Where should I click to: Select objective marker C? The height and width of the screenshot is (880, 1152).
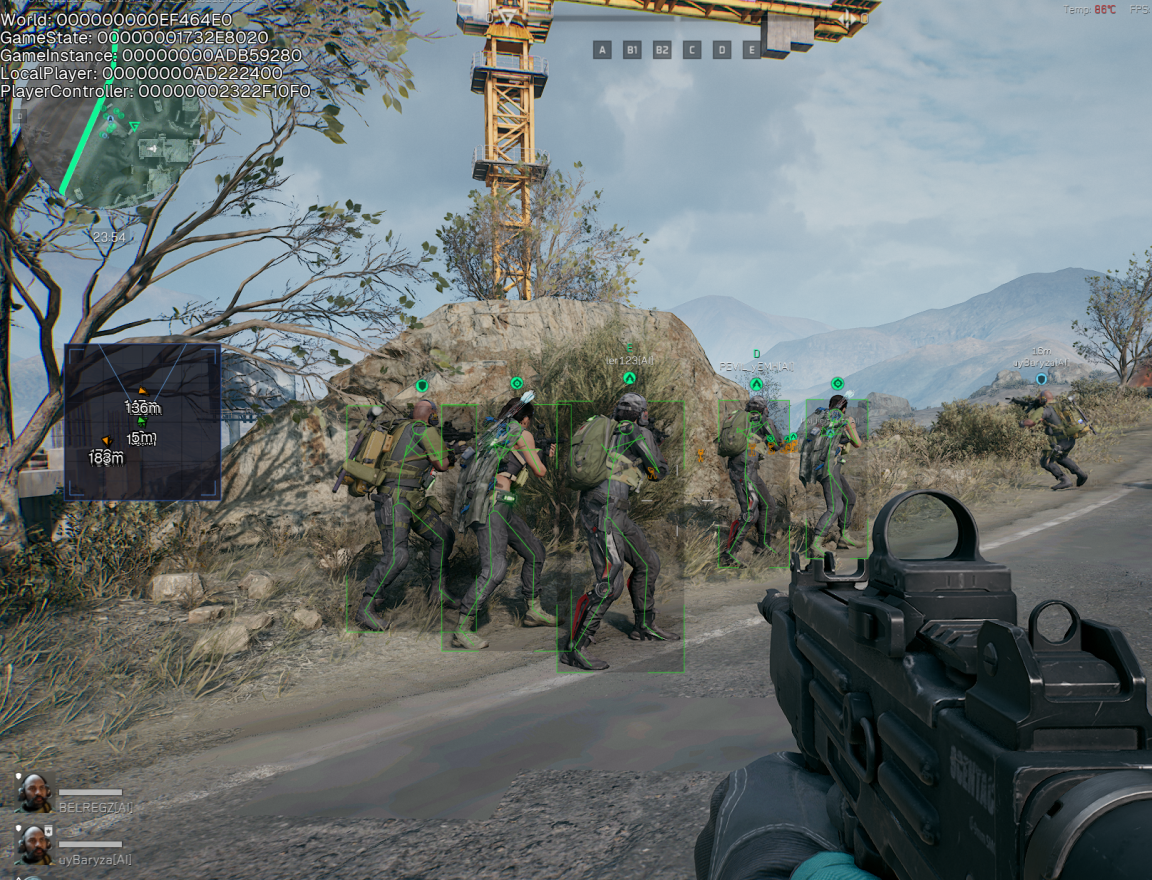pos(692,50)
